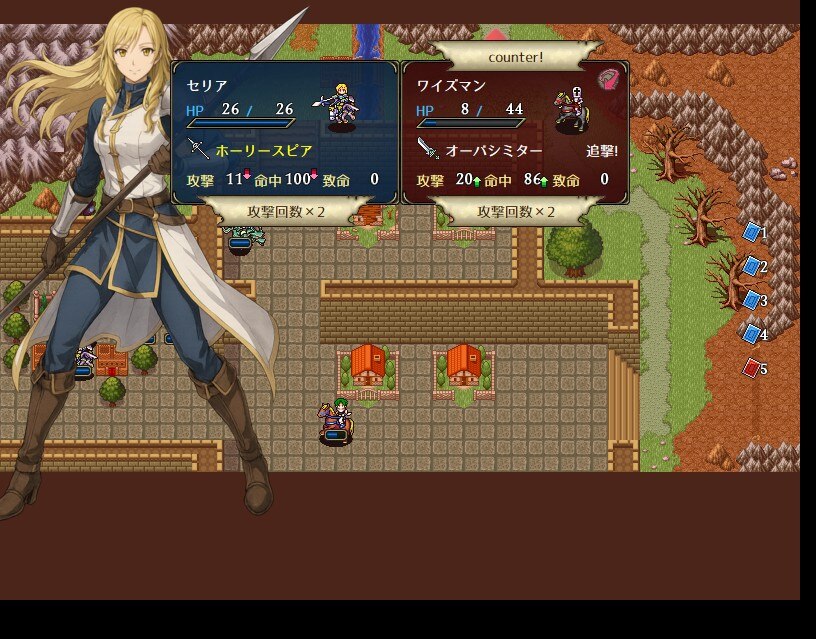Click the ホーリースピア weapon entry

click(264, 150)
